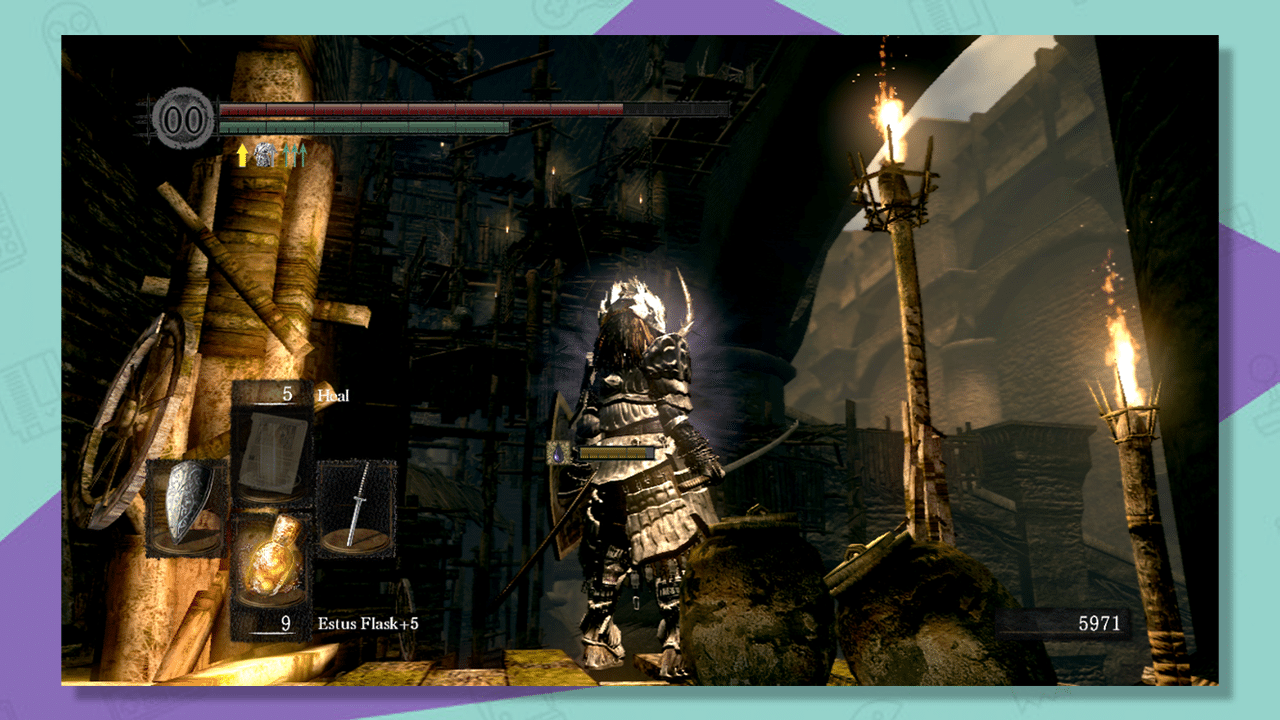Click the yellow arrow buff icon

242,154
